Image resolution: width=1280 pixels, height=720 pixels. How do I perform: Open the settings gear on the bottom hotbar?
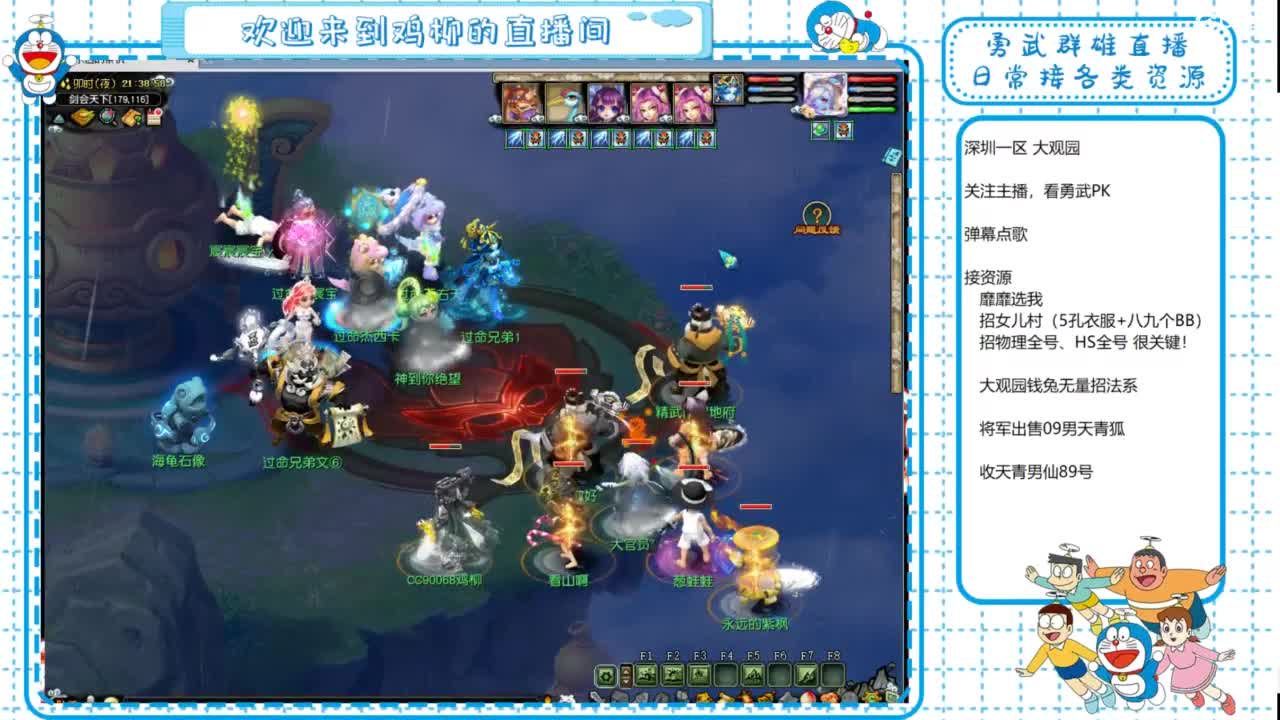(x=604, y=673)
